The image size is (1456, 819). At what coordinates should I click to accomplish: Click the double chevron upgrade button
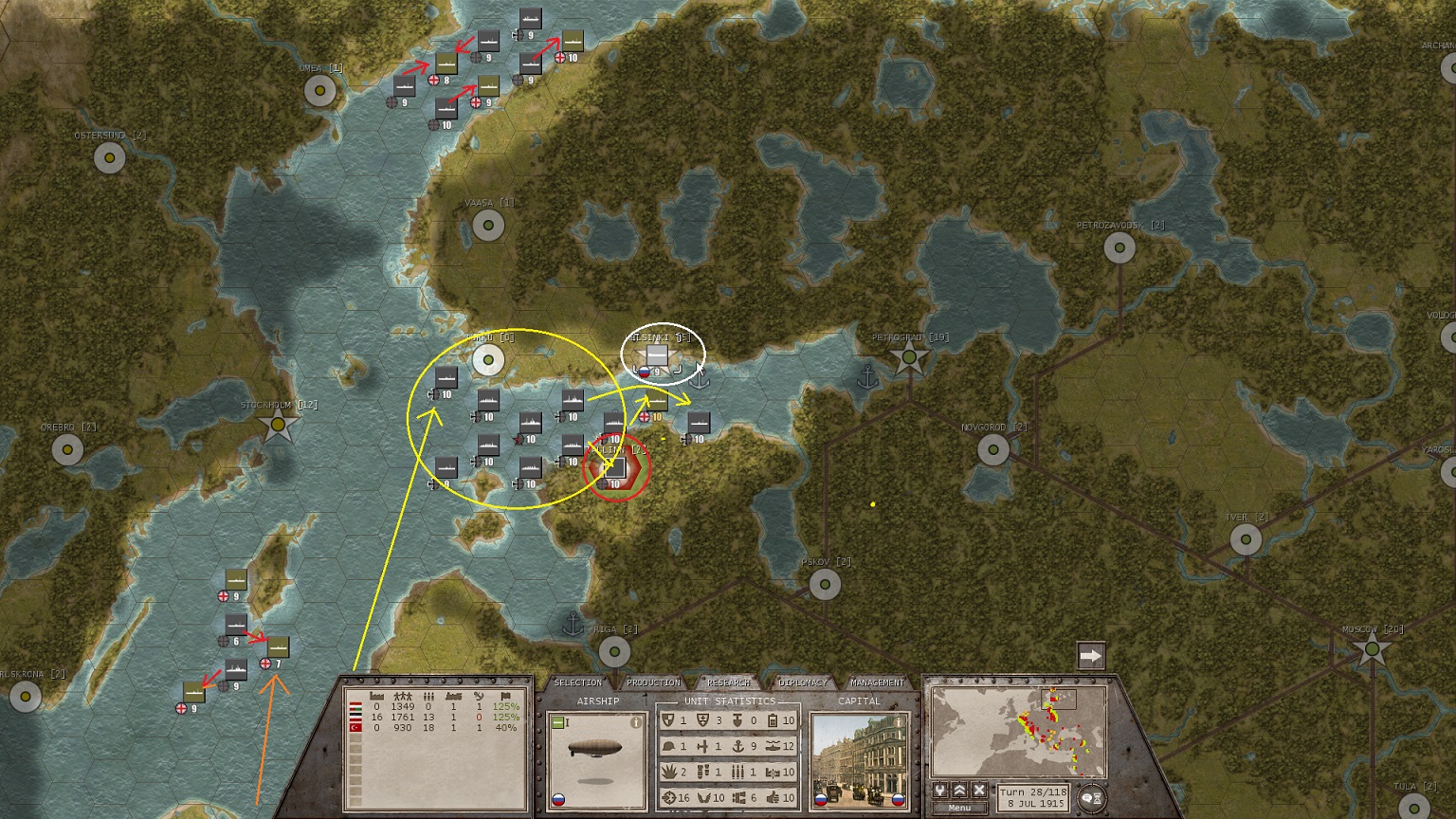click(x=959, y=791)
